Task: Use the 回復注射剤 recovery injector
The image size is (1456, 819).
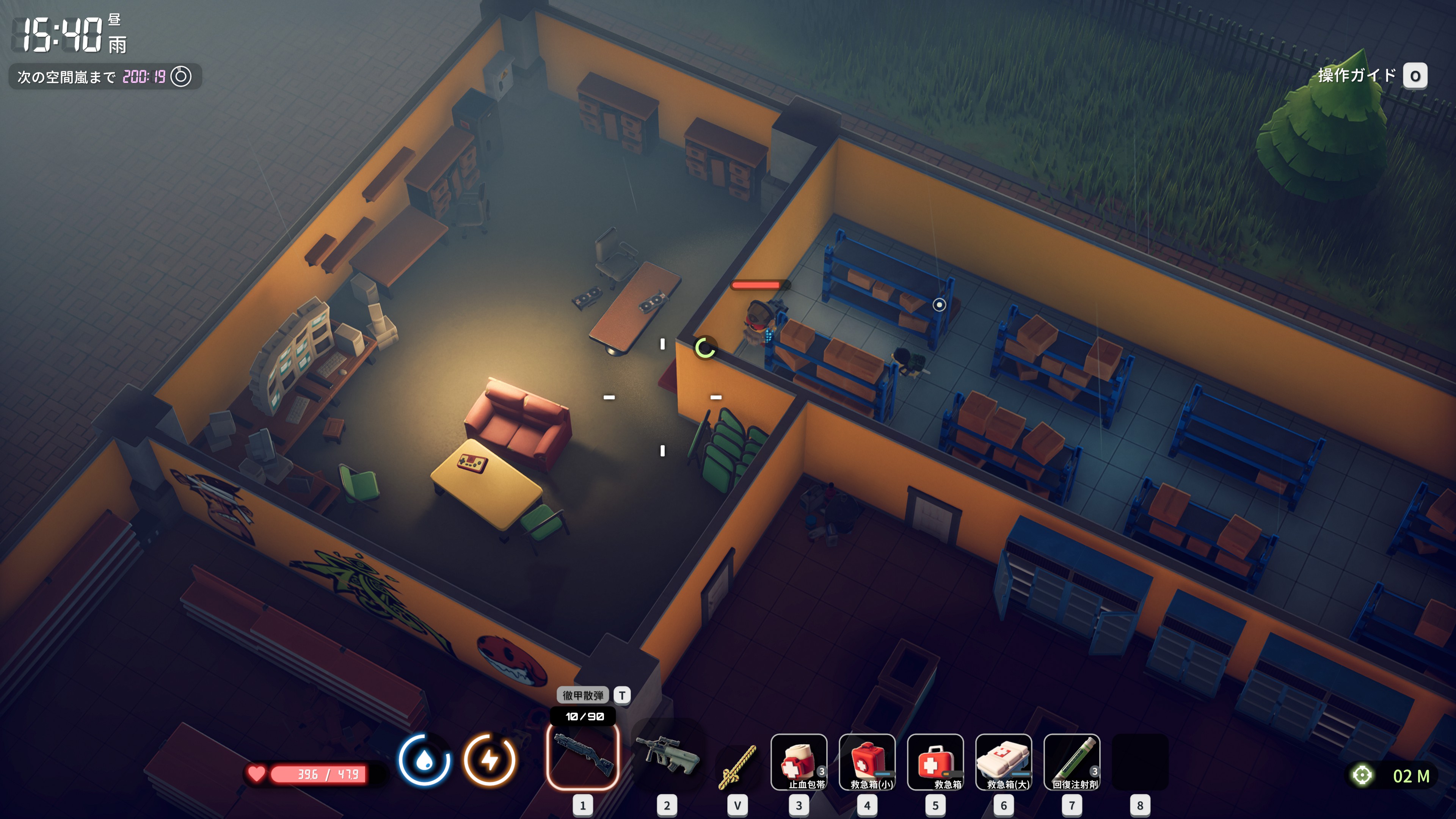Action: [x=1072, y=761]
